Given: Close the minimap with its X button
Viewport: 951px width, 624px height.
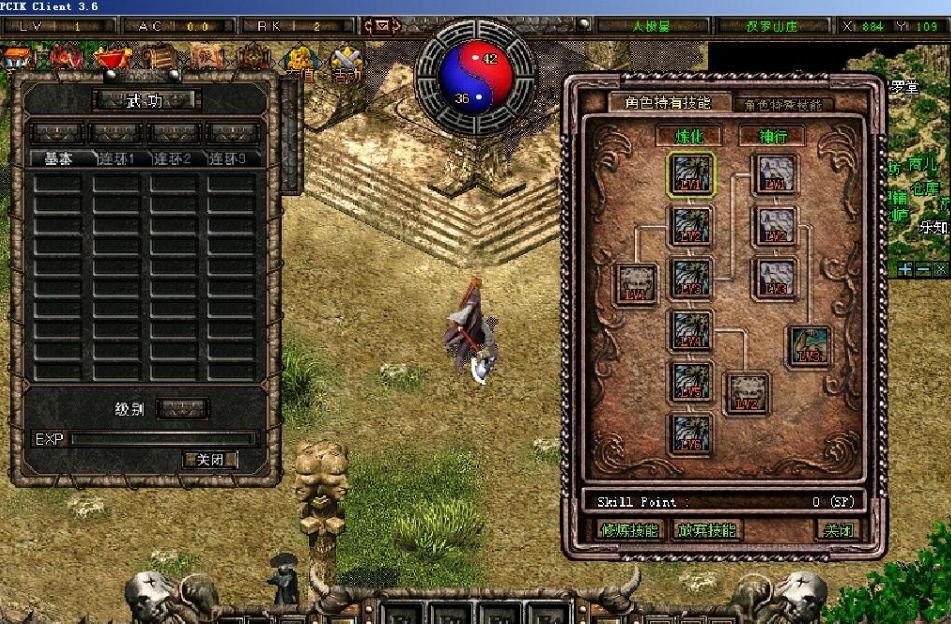Looking at the screenshot, I should pos(940,270).
